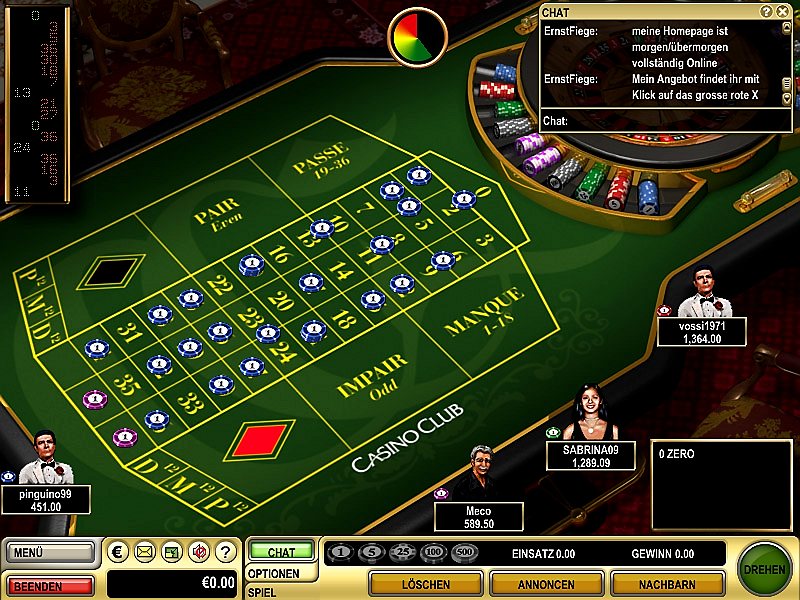
Task: Clear bets with LÖSCHEN
Action: 424,584
